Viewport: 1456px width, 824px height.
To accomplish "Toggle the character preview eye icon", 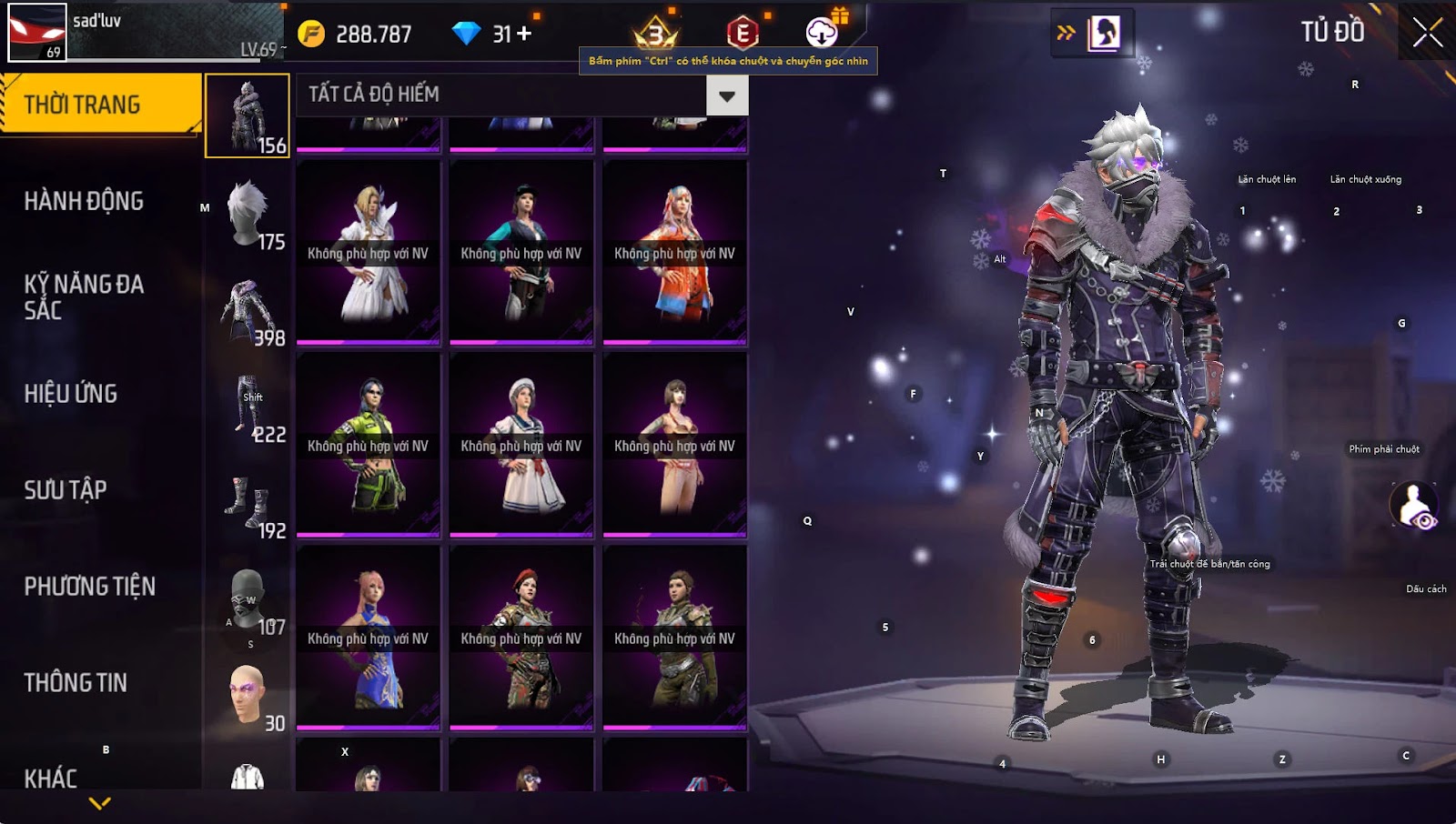I will coord(1414,505).
